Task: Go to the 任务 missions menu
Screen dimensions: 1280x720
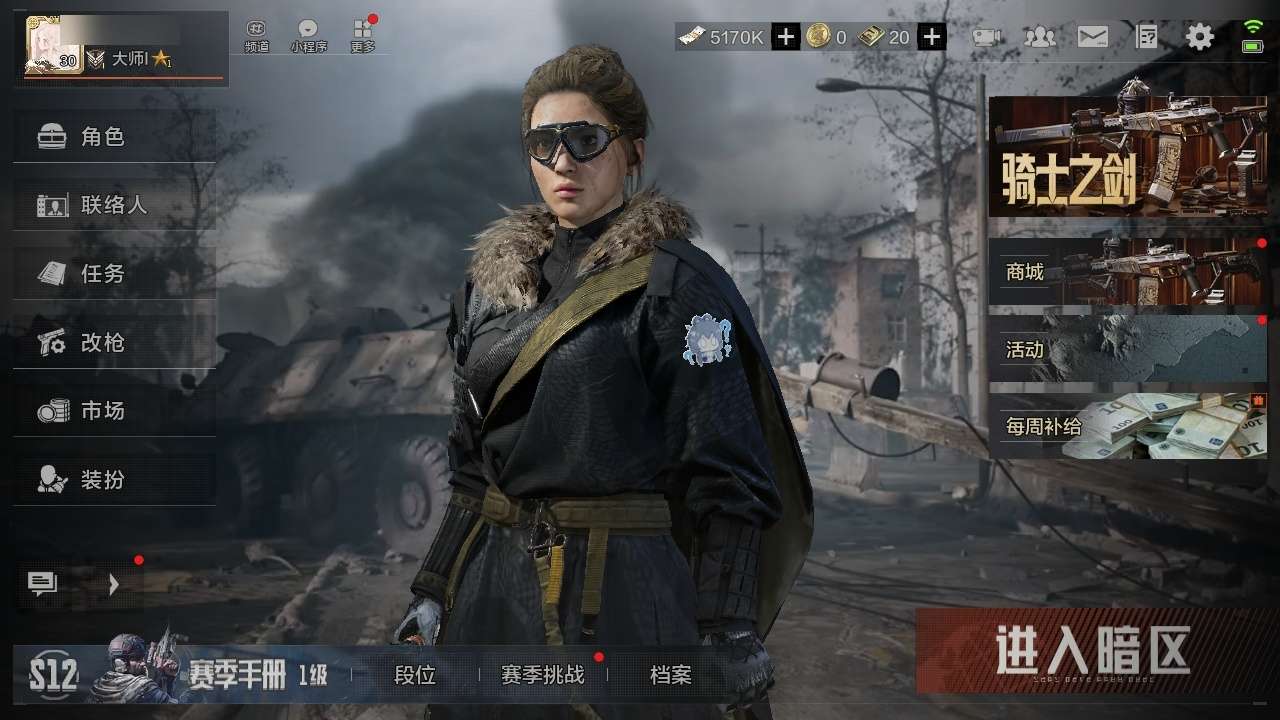Action: [114, 273]
